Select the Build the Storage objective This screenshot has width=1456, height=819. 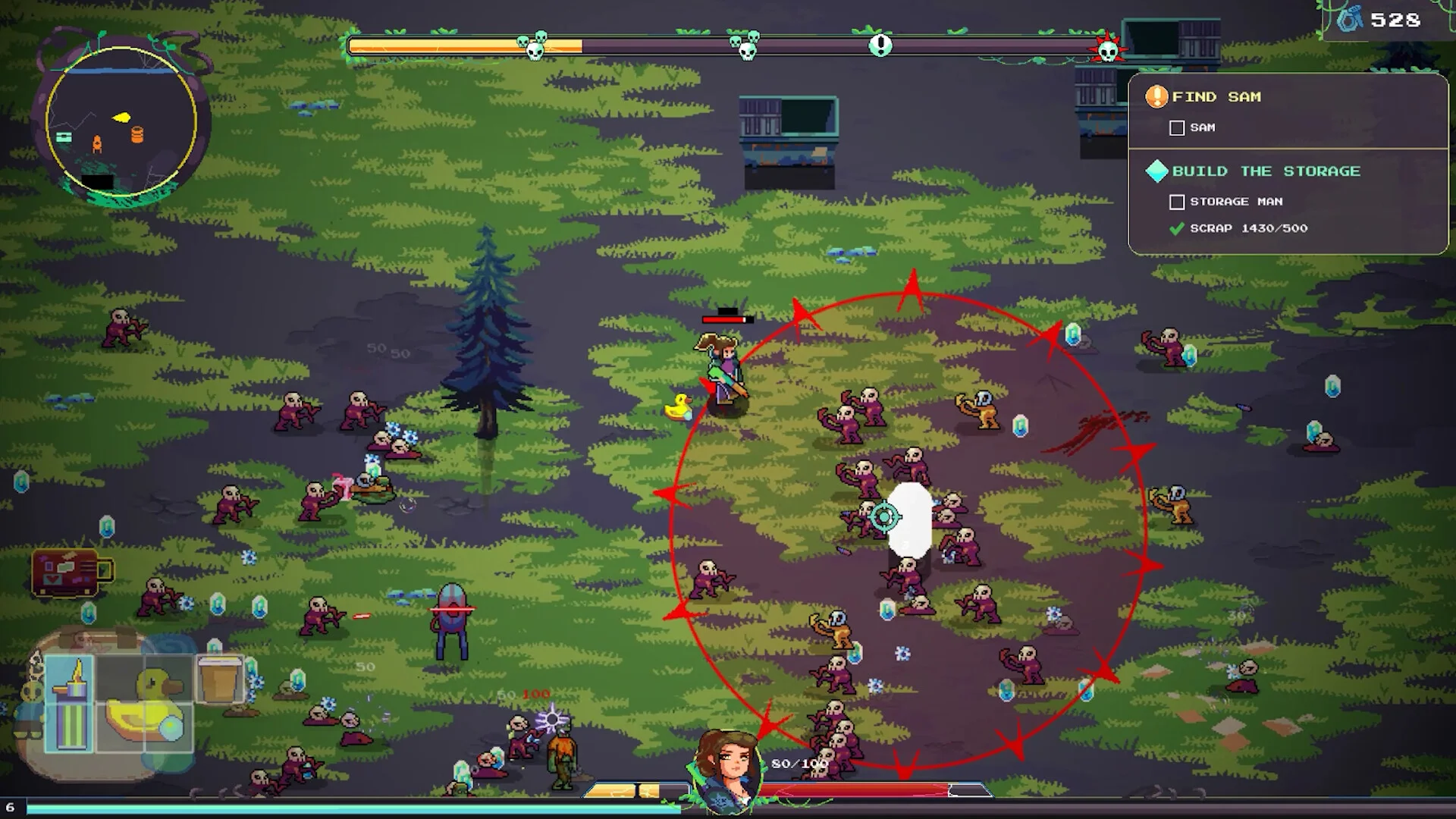pos(1265,171)
